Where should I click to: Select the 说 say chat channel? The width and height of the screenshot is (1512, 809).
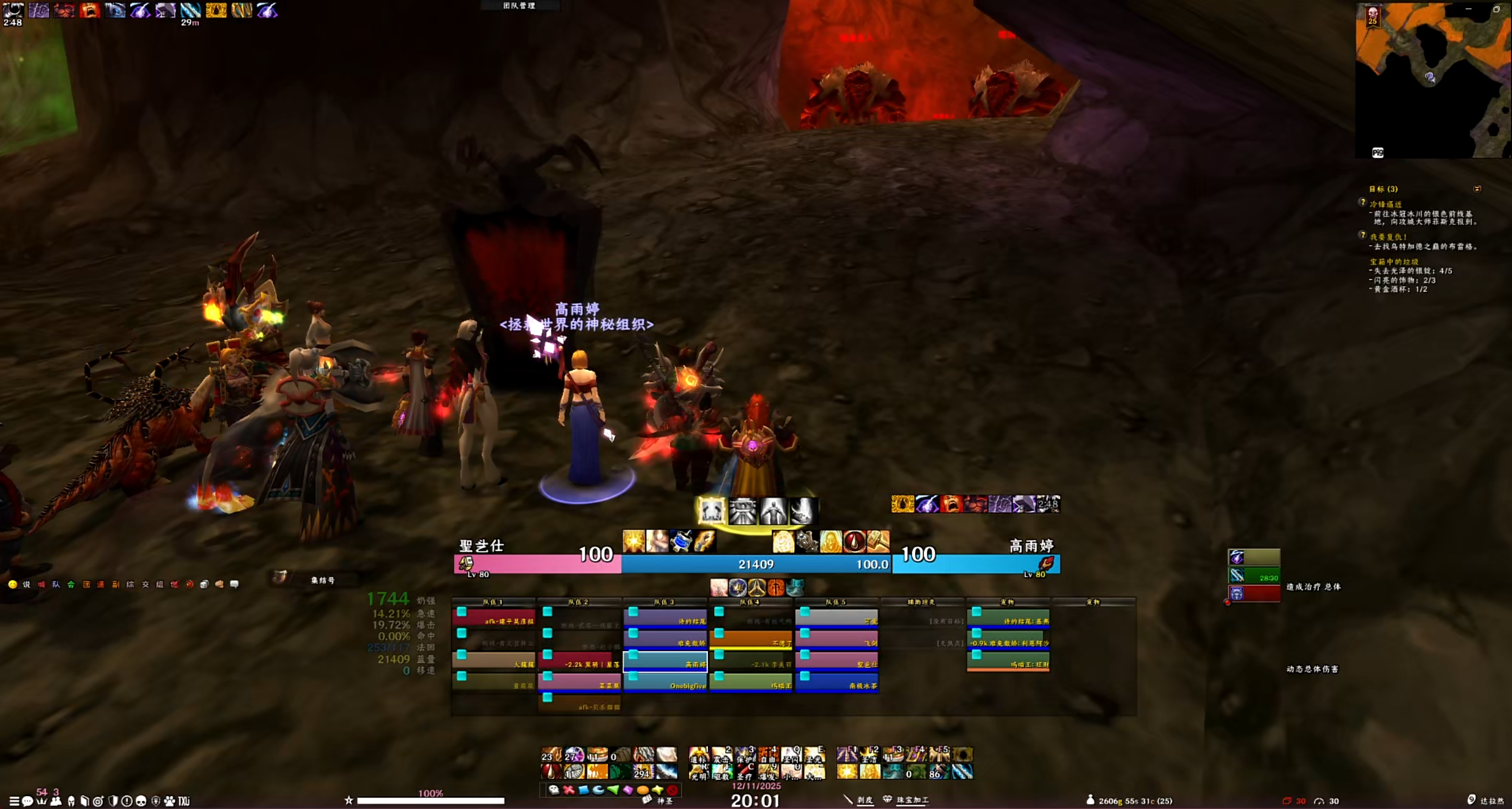(x=26, y=584)
